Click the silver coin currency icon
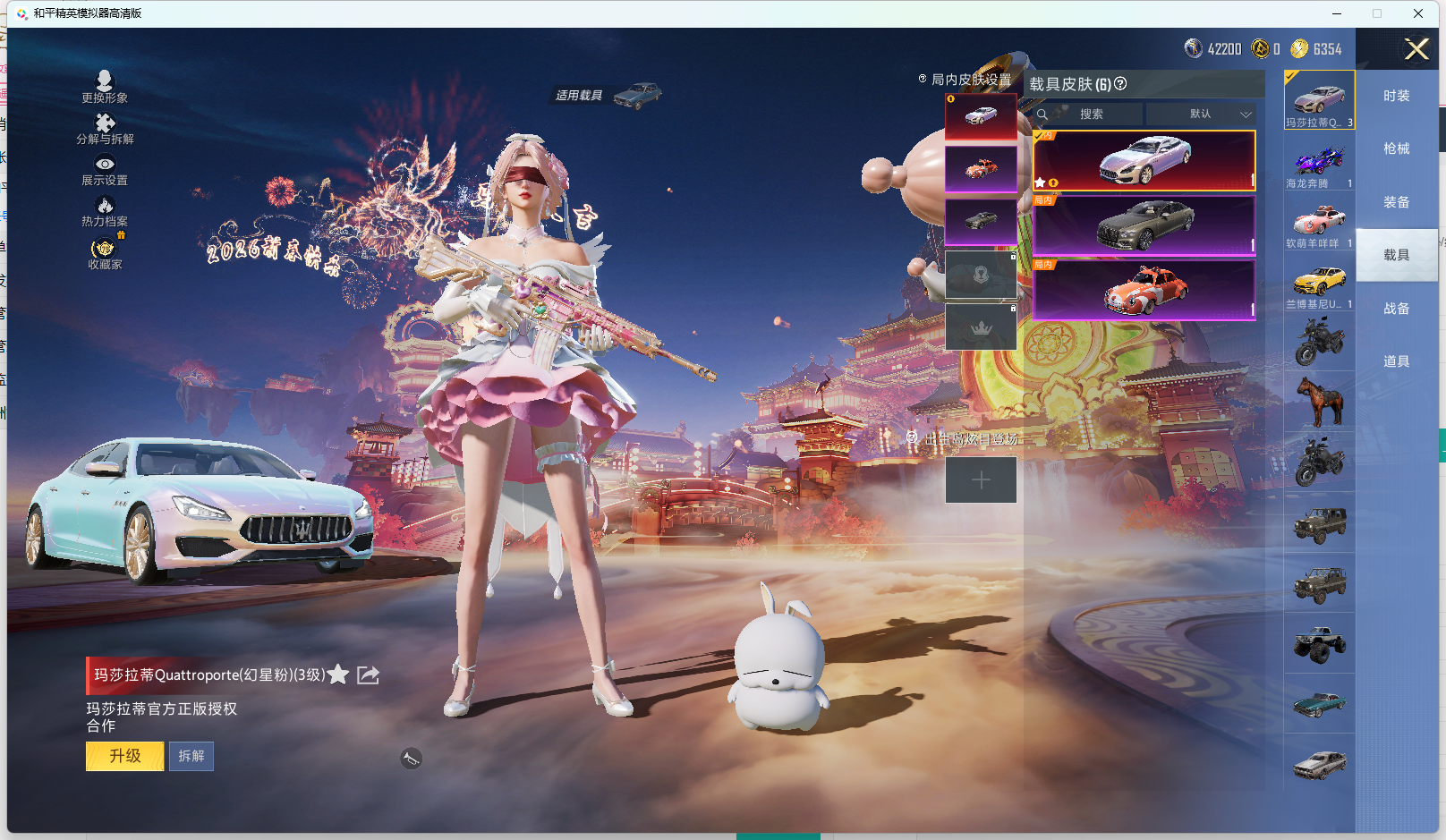This screenshot has width=1446, height=840. [1194, 49]
